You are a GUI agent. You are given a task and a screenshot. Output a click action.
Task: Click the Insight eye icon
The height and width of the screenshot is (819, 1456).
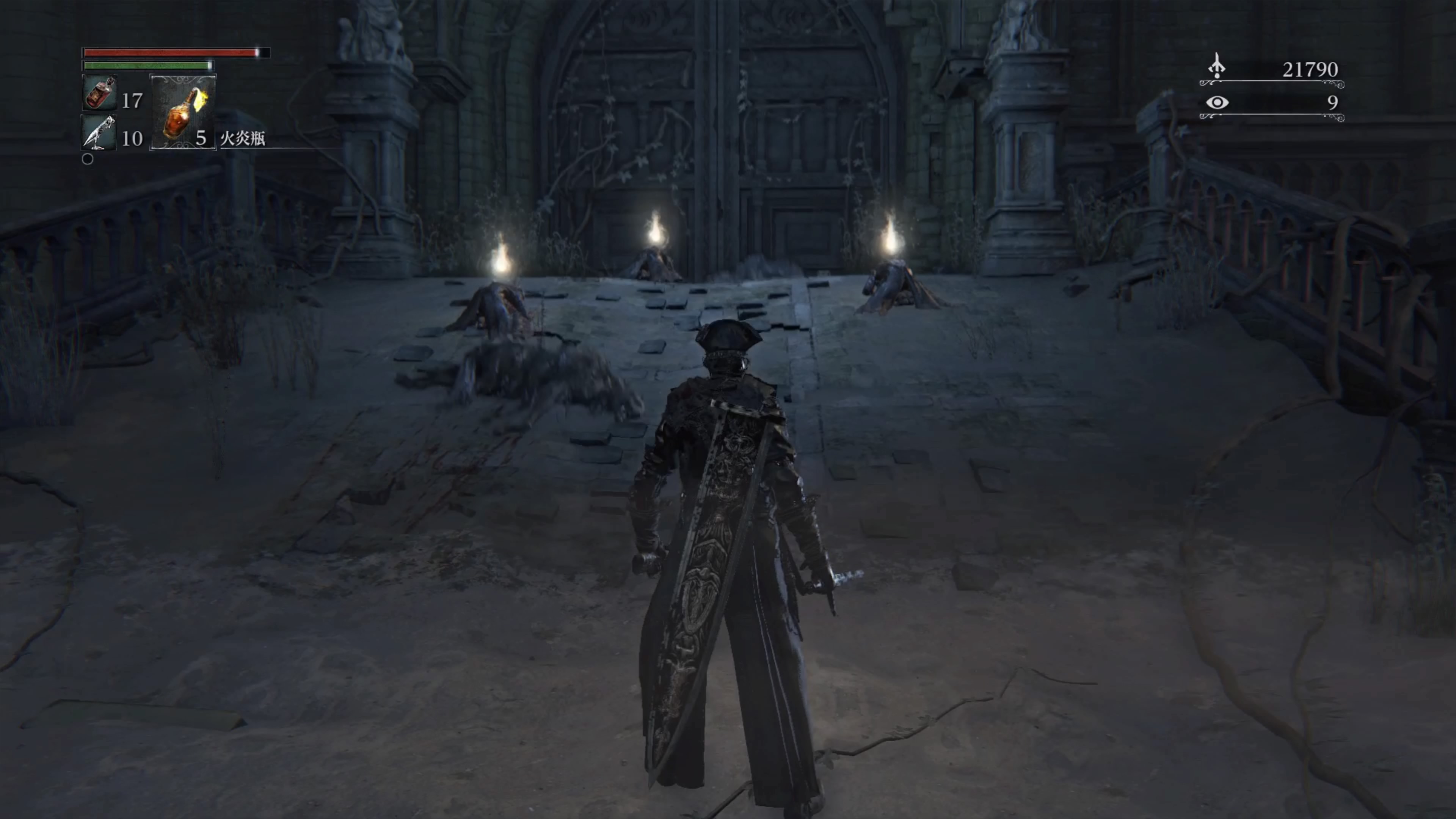(x=1217, y=102)
